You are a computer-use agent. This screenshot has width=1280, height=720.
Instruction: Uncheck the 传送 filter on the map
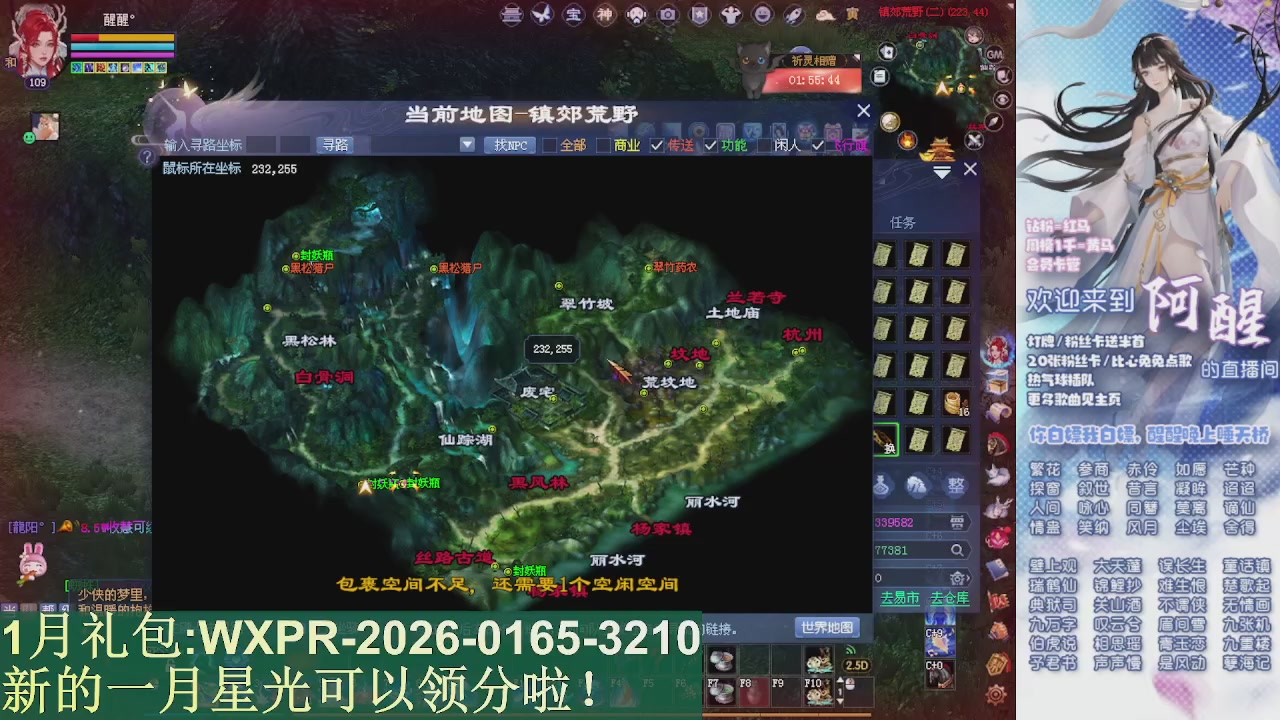tap(656, 145)
